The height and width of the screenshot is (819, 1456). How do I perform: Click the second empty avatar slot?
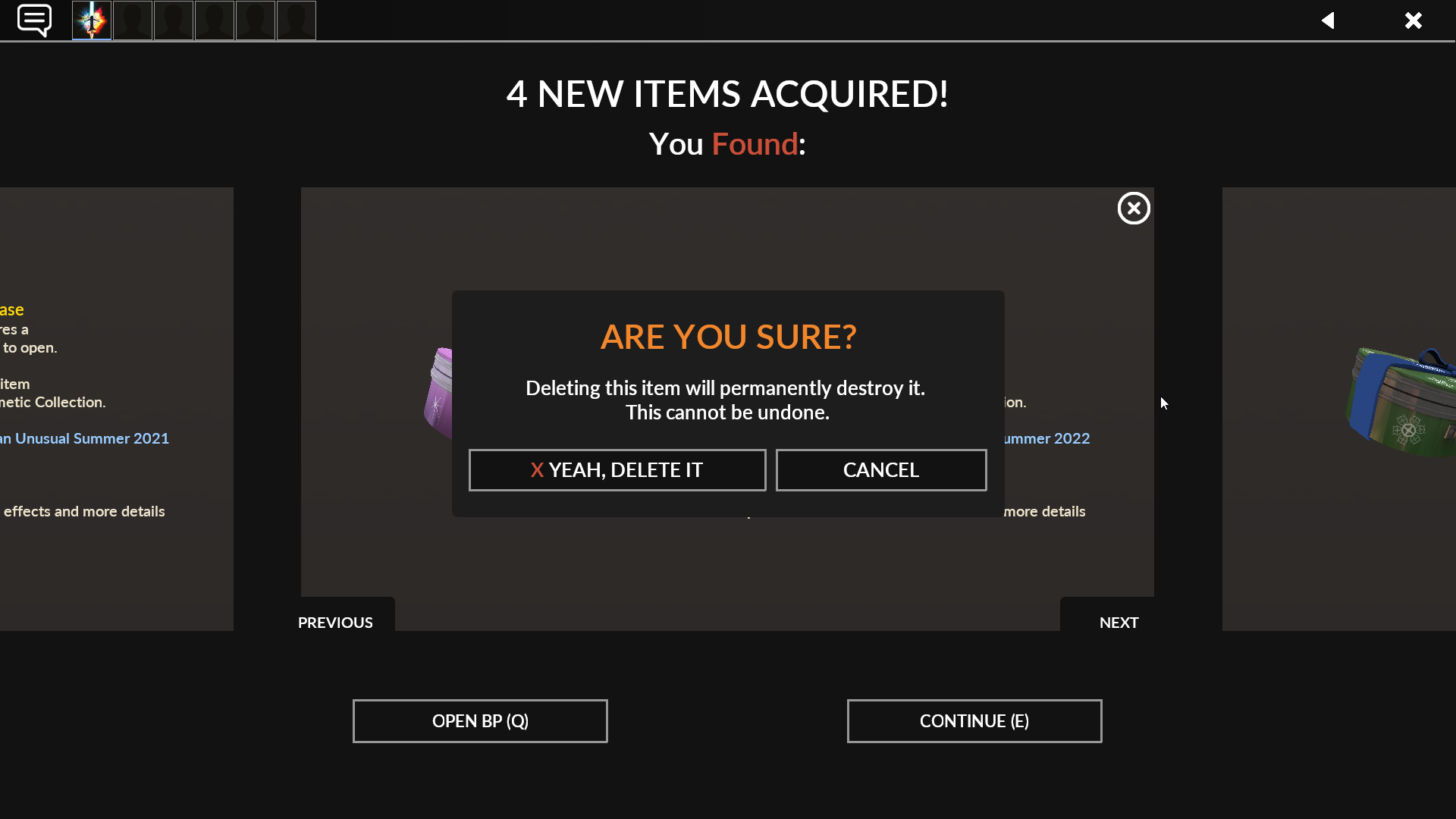[132, 20]
